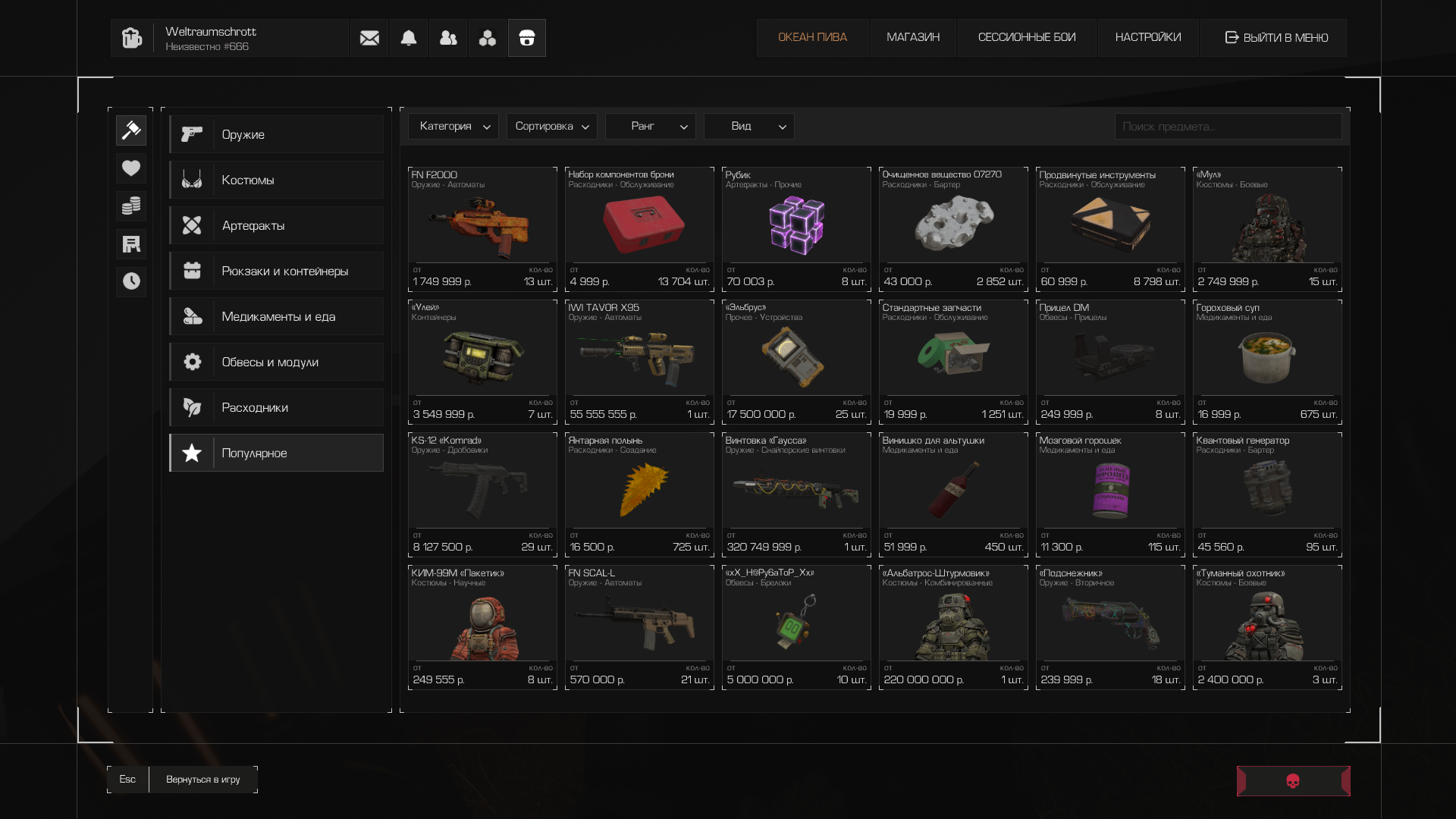Screen dimensions: 1456x819
Task: Open the Оружие weapons category
Action: (x=276, y=134)
